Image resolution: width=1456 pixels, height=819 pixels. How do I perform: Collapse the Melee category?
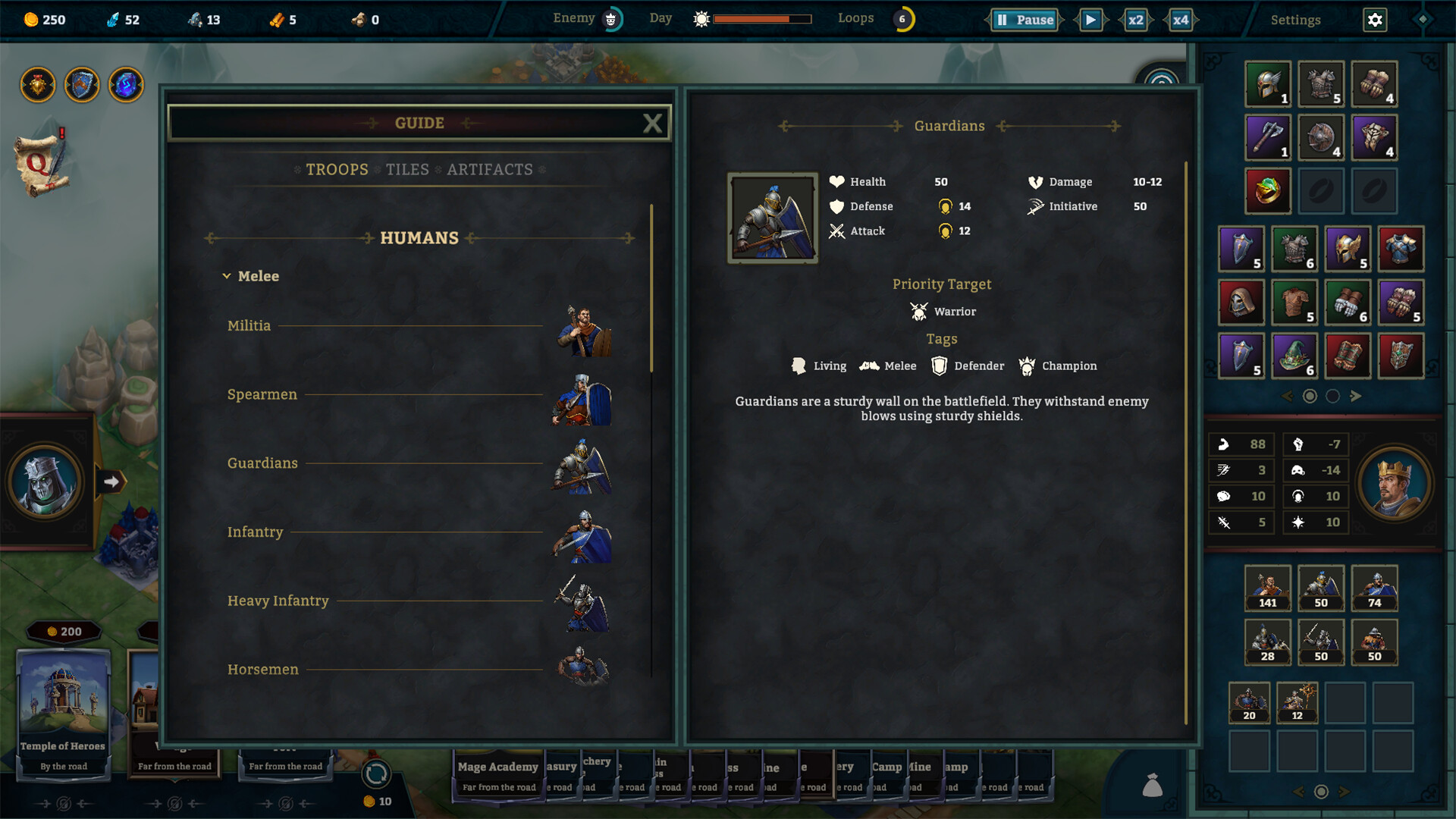(x=227, y=277)
